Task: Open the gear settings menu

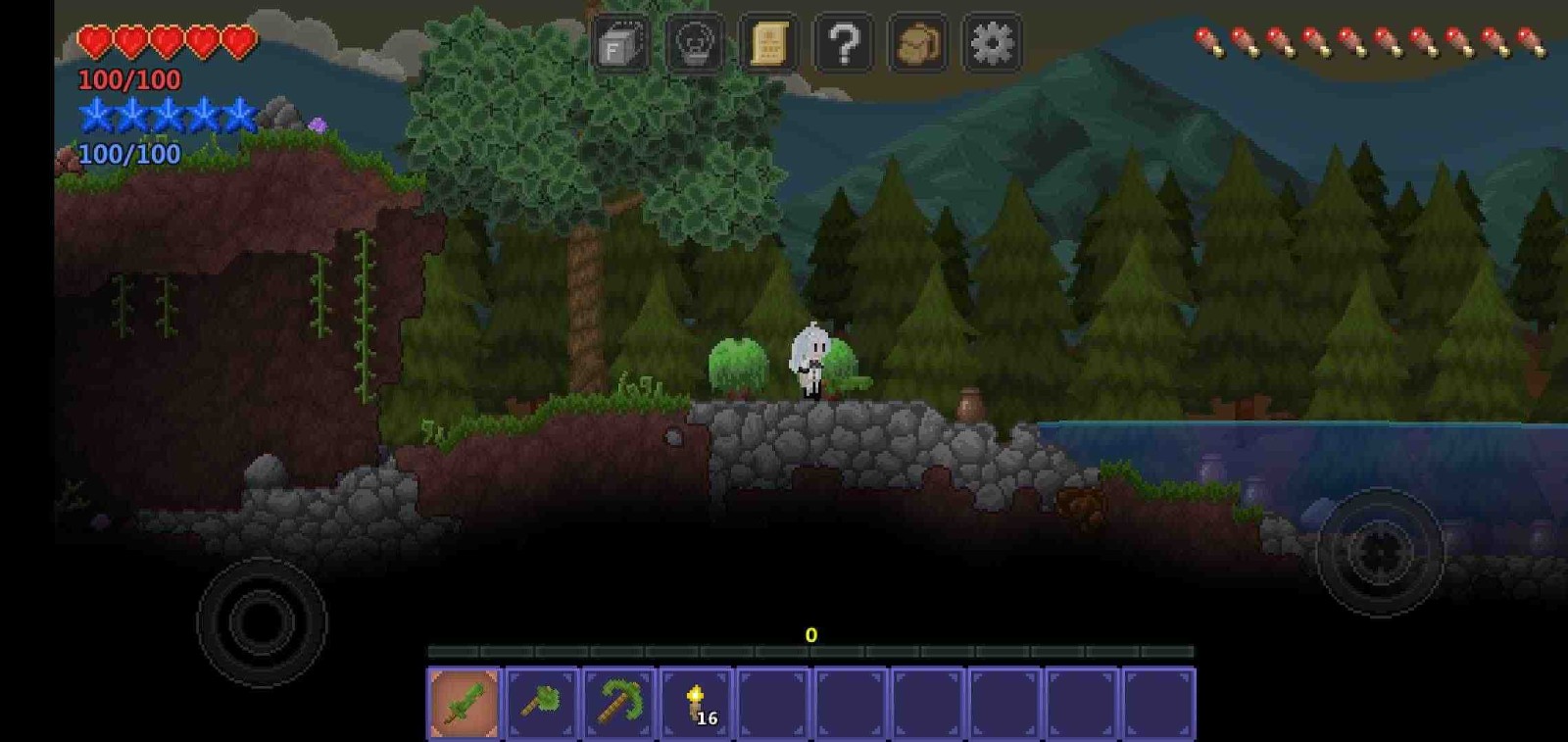Action: 992,44
